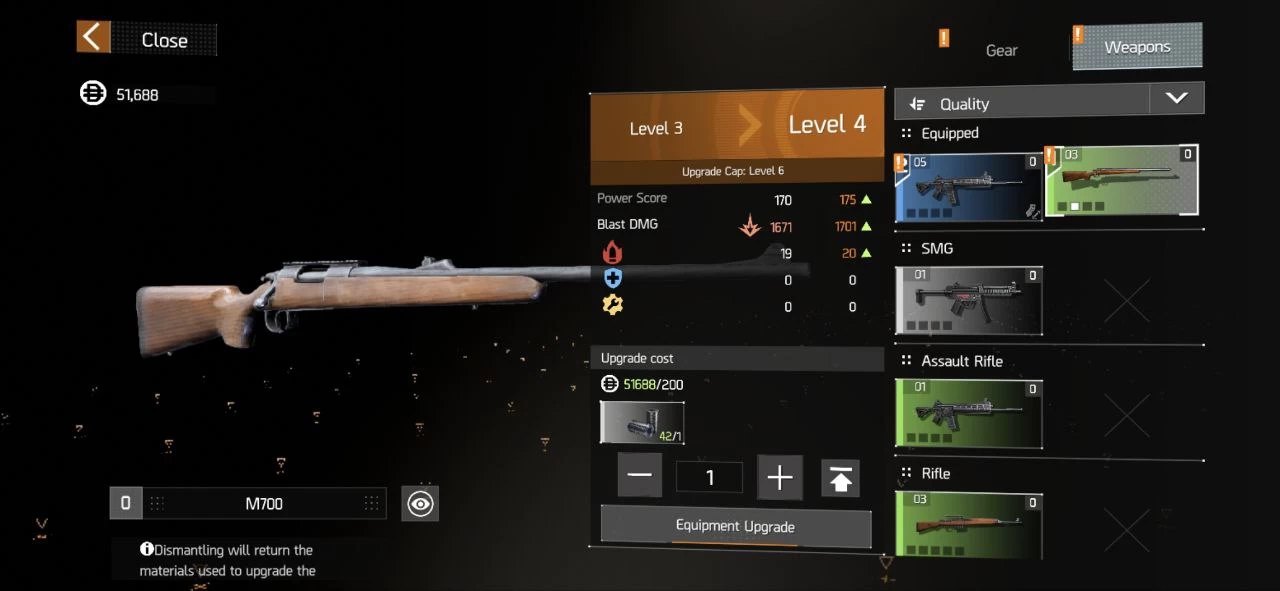The width and height of the screenshot is (1280, 591).
Task: Select the weapon under the Rifle category
Action: [969, 525]
